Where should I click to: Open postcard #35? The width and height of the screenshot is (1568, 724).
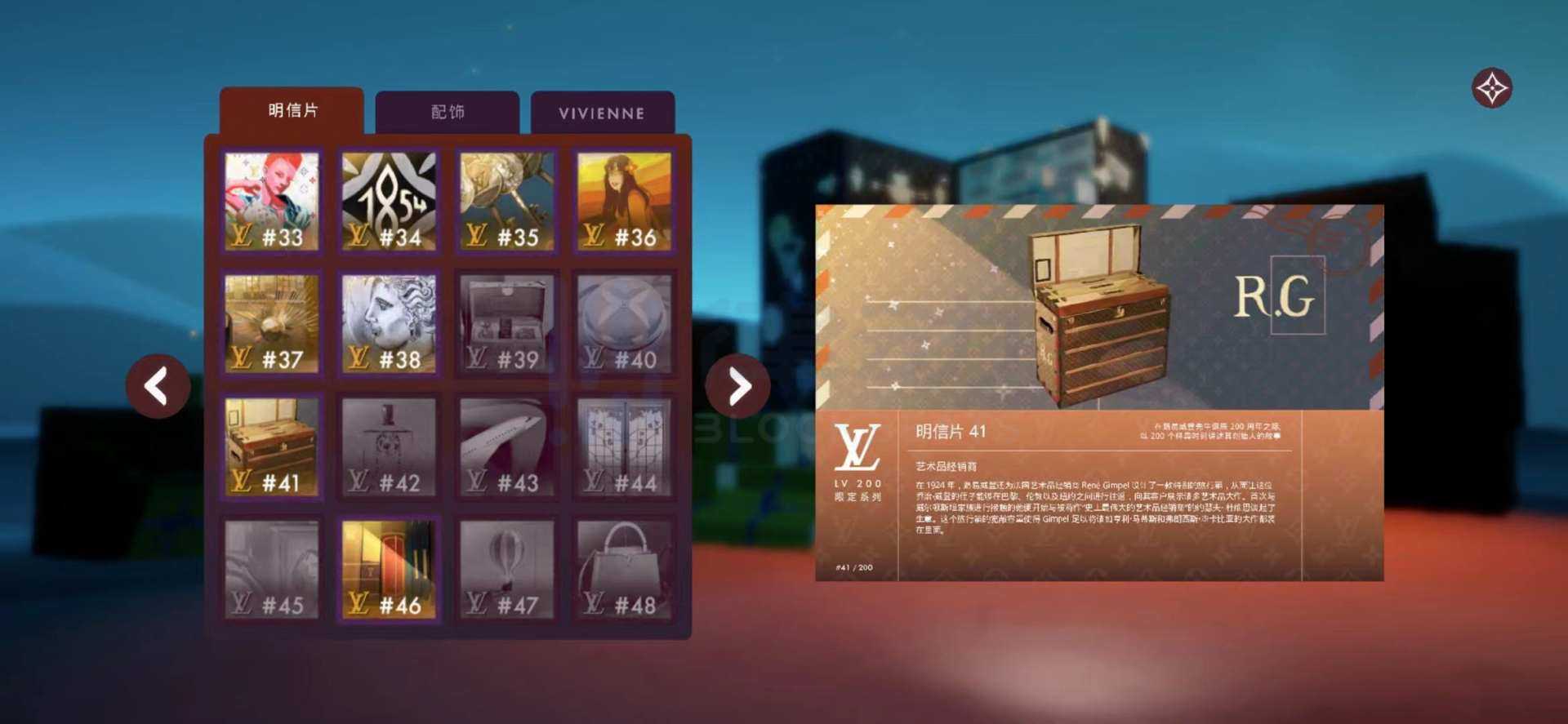click(506, 202)
